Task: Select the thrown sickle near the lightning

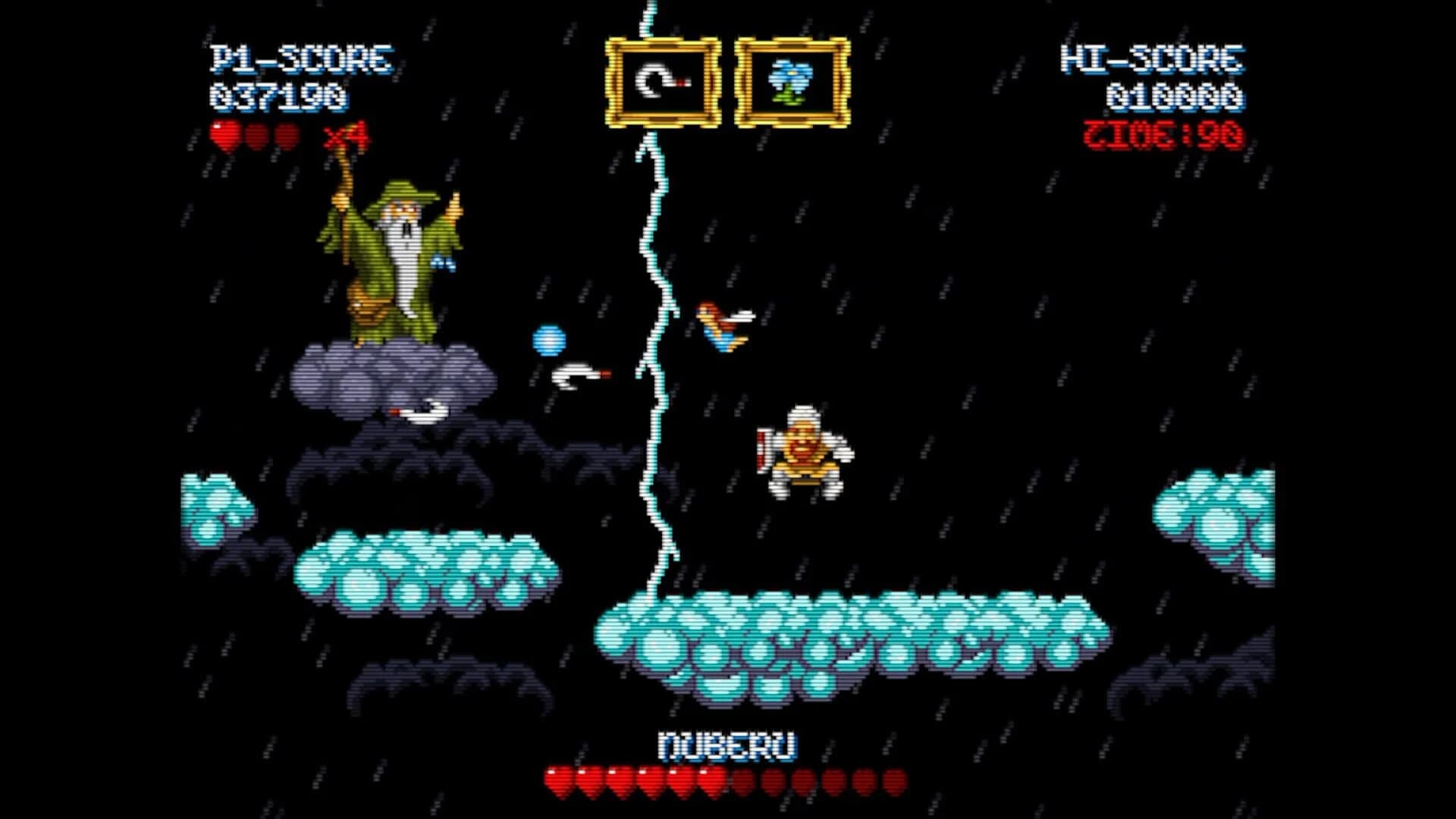Action: 576,373
